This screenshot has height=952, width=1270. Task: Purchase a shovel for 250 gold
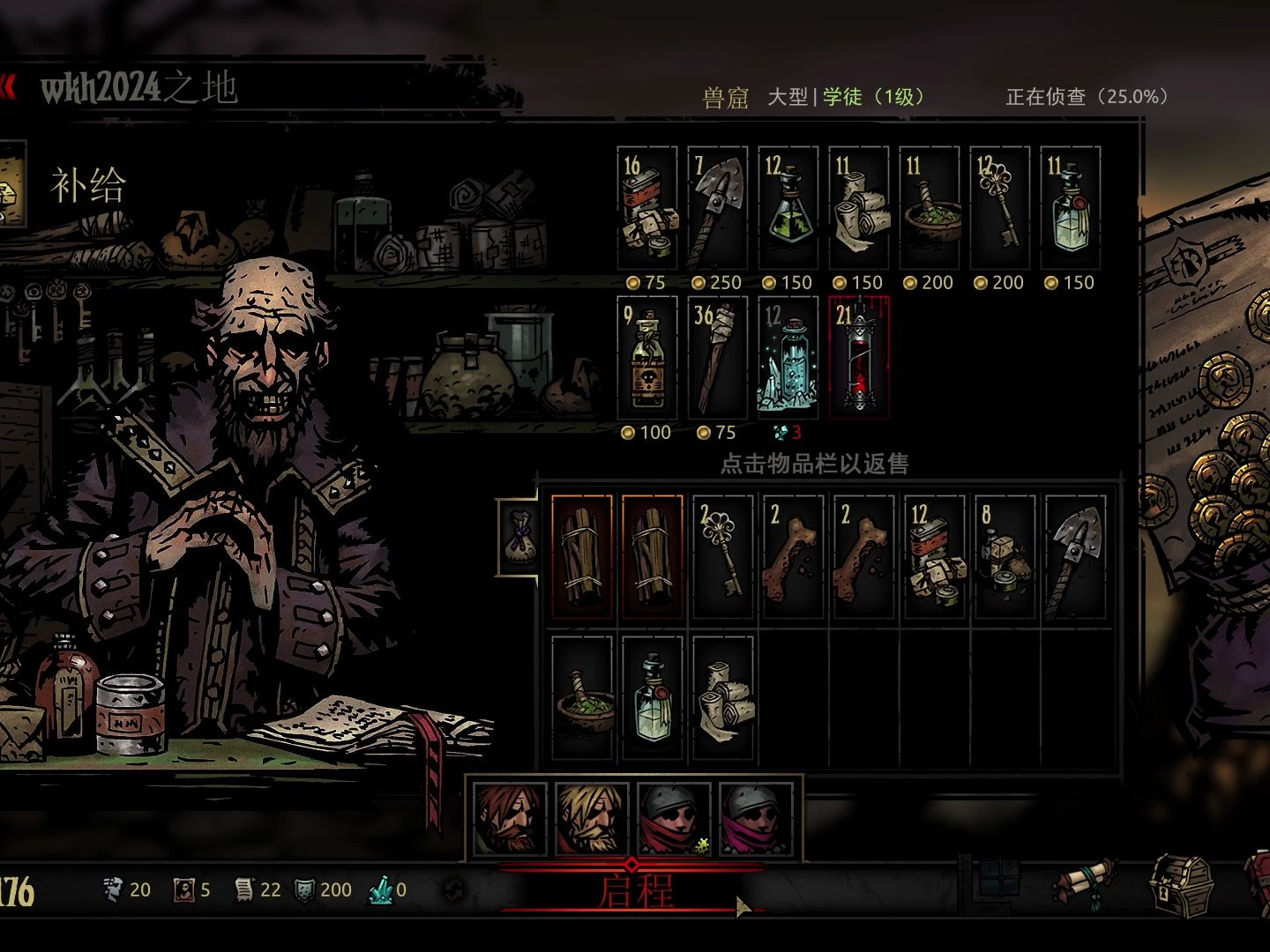pos(718,209)
